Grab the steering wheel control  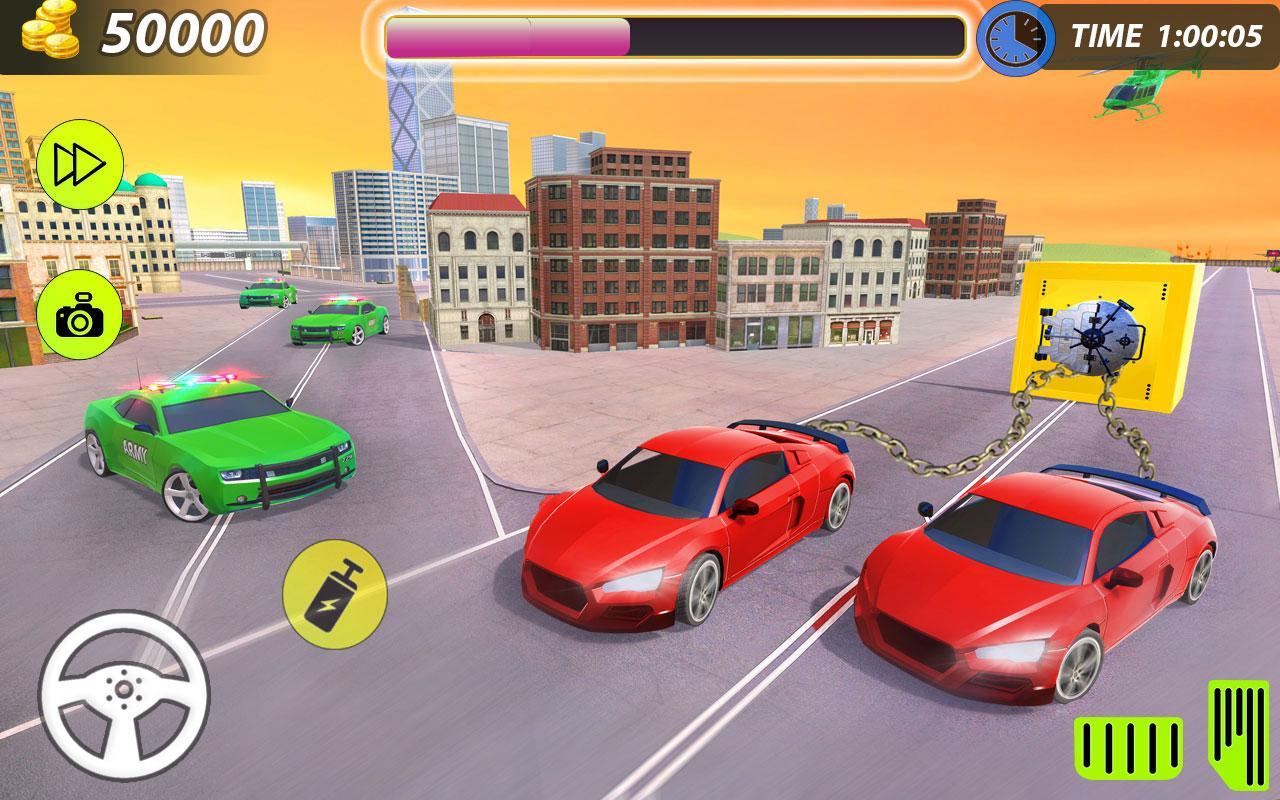[x=124, y=692]
